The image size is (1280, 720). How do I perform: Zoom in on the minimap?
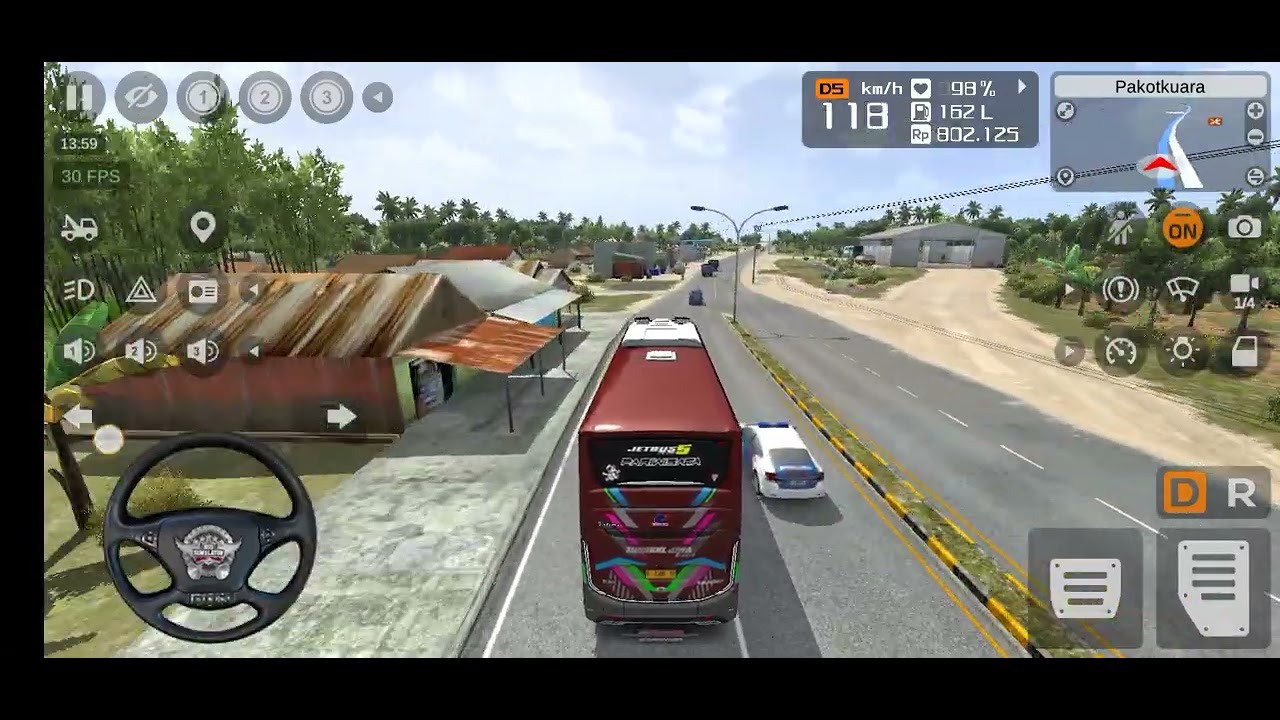point(1255,111)
